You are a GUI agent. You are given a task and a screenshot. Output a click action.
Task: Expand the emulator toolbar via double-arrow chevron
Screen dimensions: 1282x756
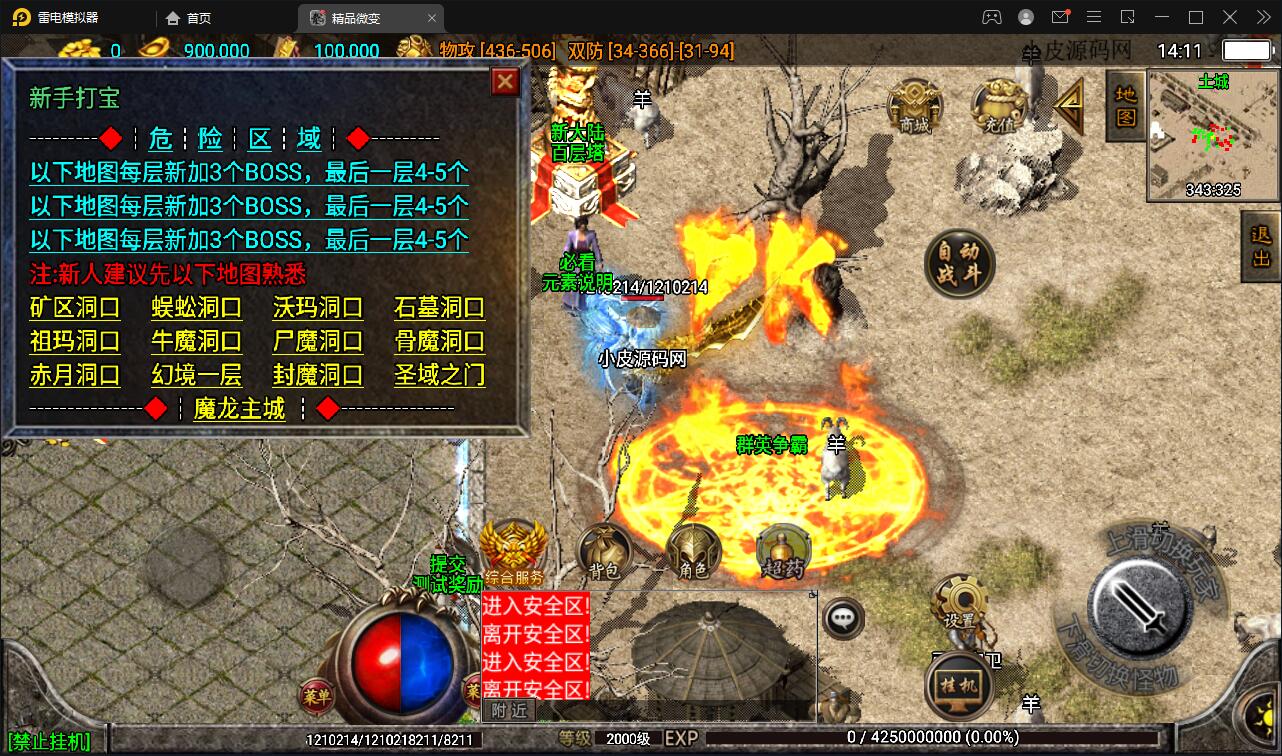point(1262,17)
